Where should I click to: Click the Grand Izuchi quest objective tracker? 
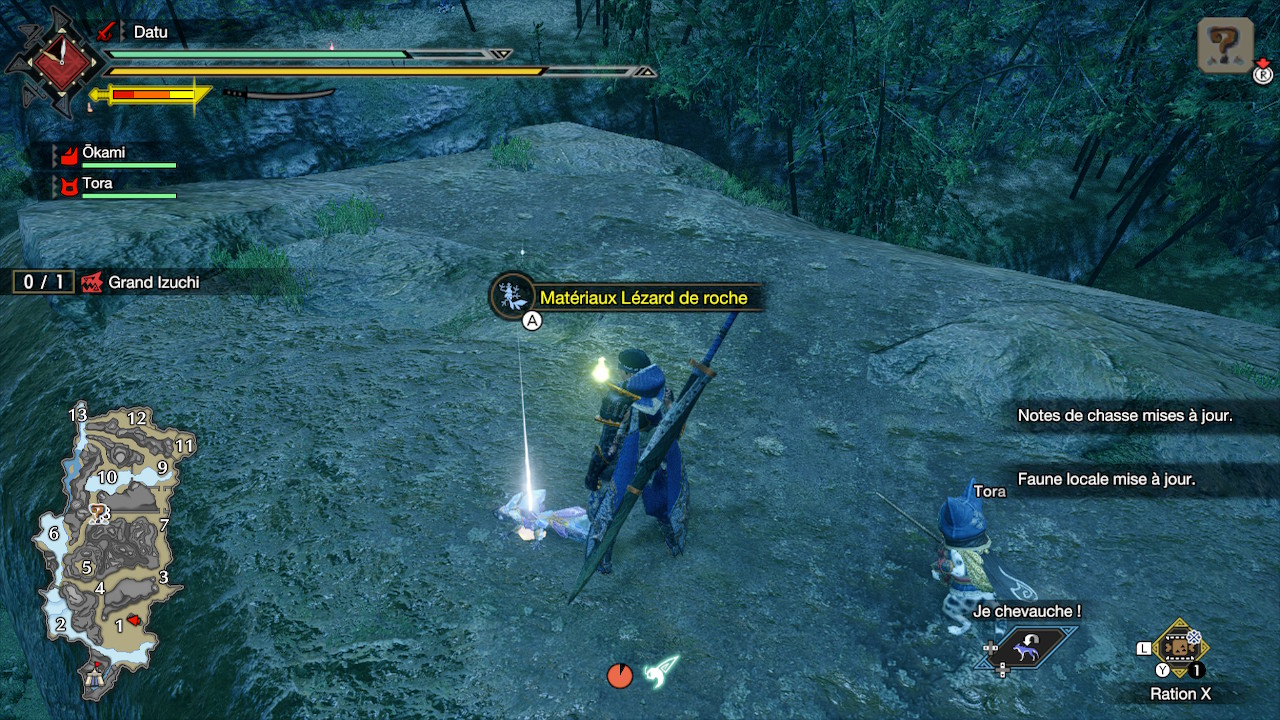[x=110, y=283]
